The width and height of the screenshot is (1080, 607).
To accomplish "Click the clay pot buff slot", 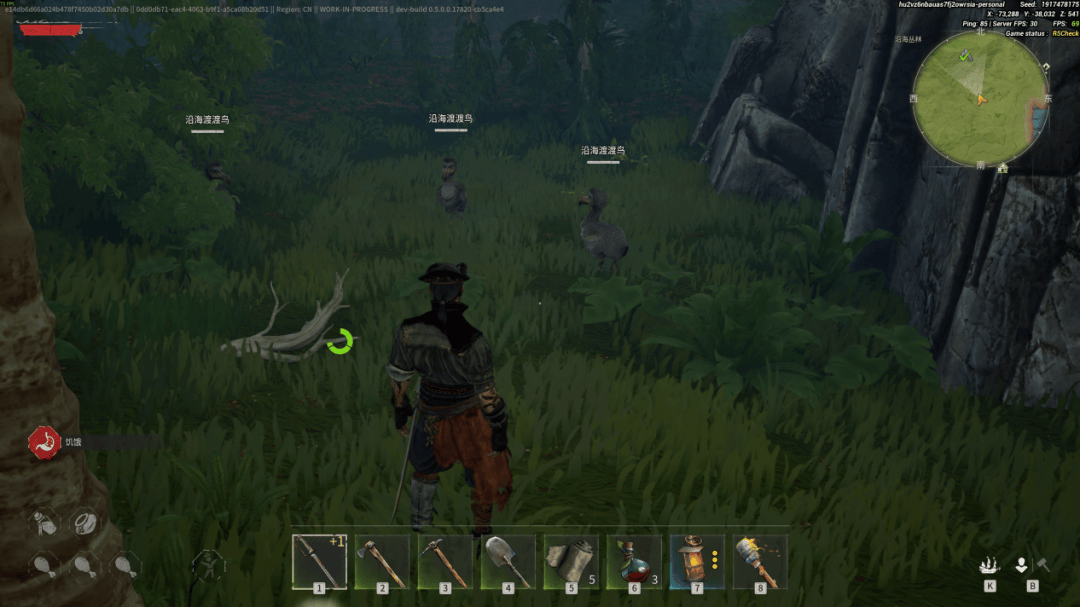I will [x=84, y=522].
